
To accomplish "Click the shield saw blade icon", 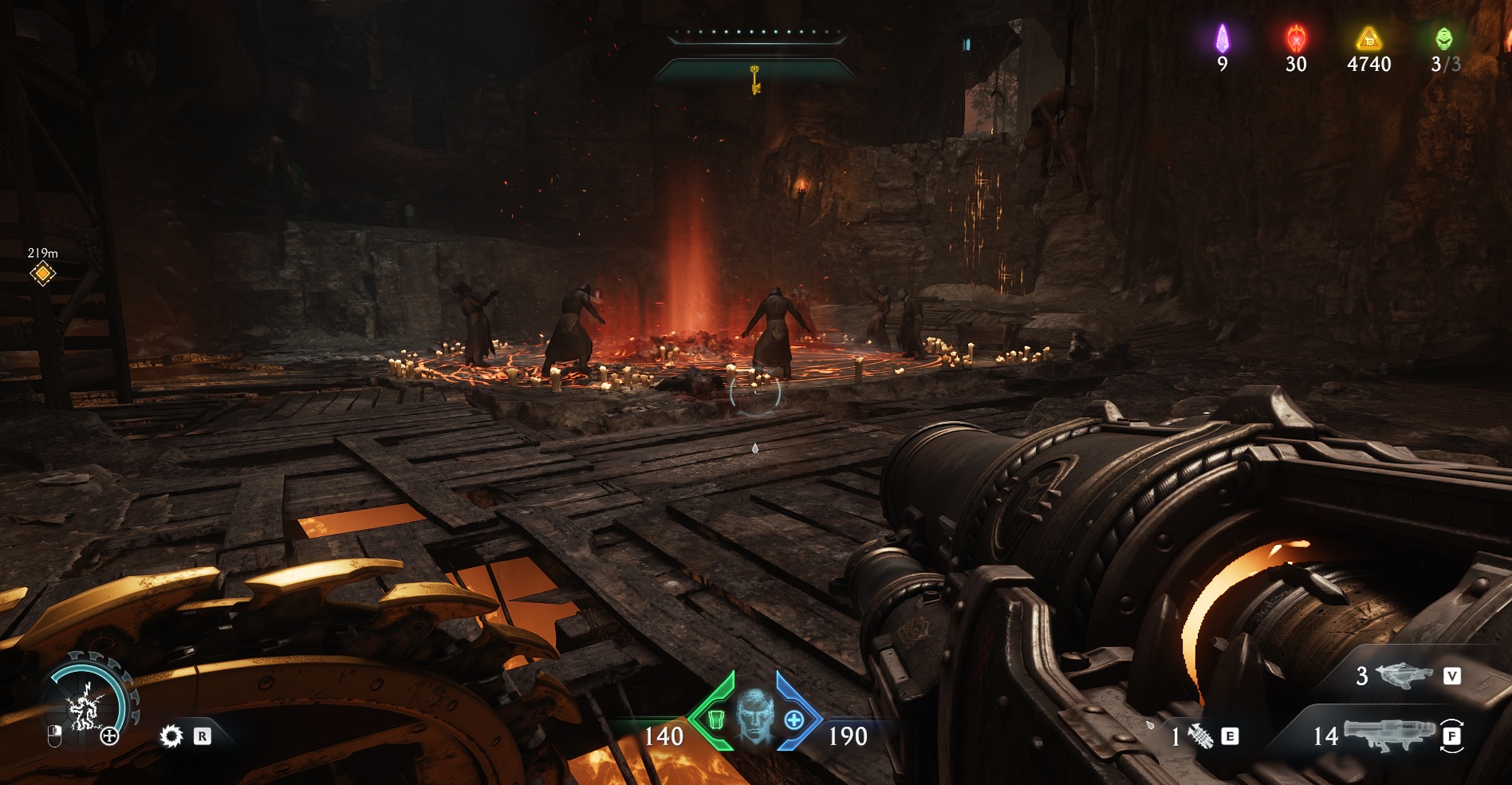I will point(171,736).
